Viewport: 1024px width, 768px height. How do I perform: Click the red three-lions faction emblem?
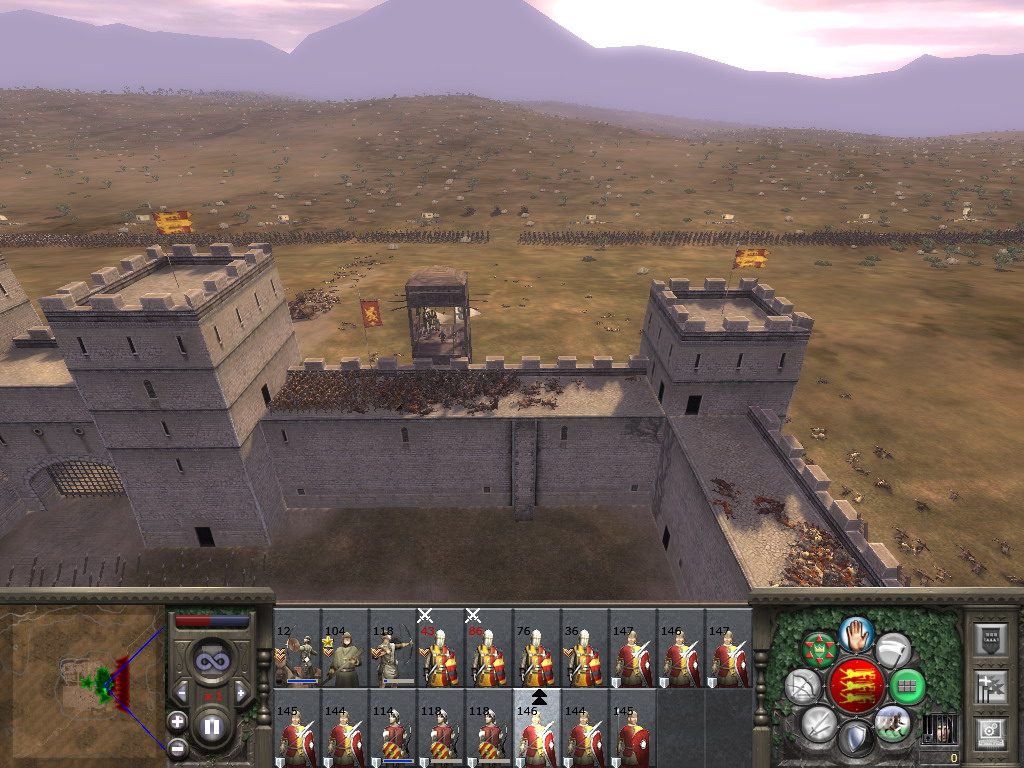(856, 685)
